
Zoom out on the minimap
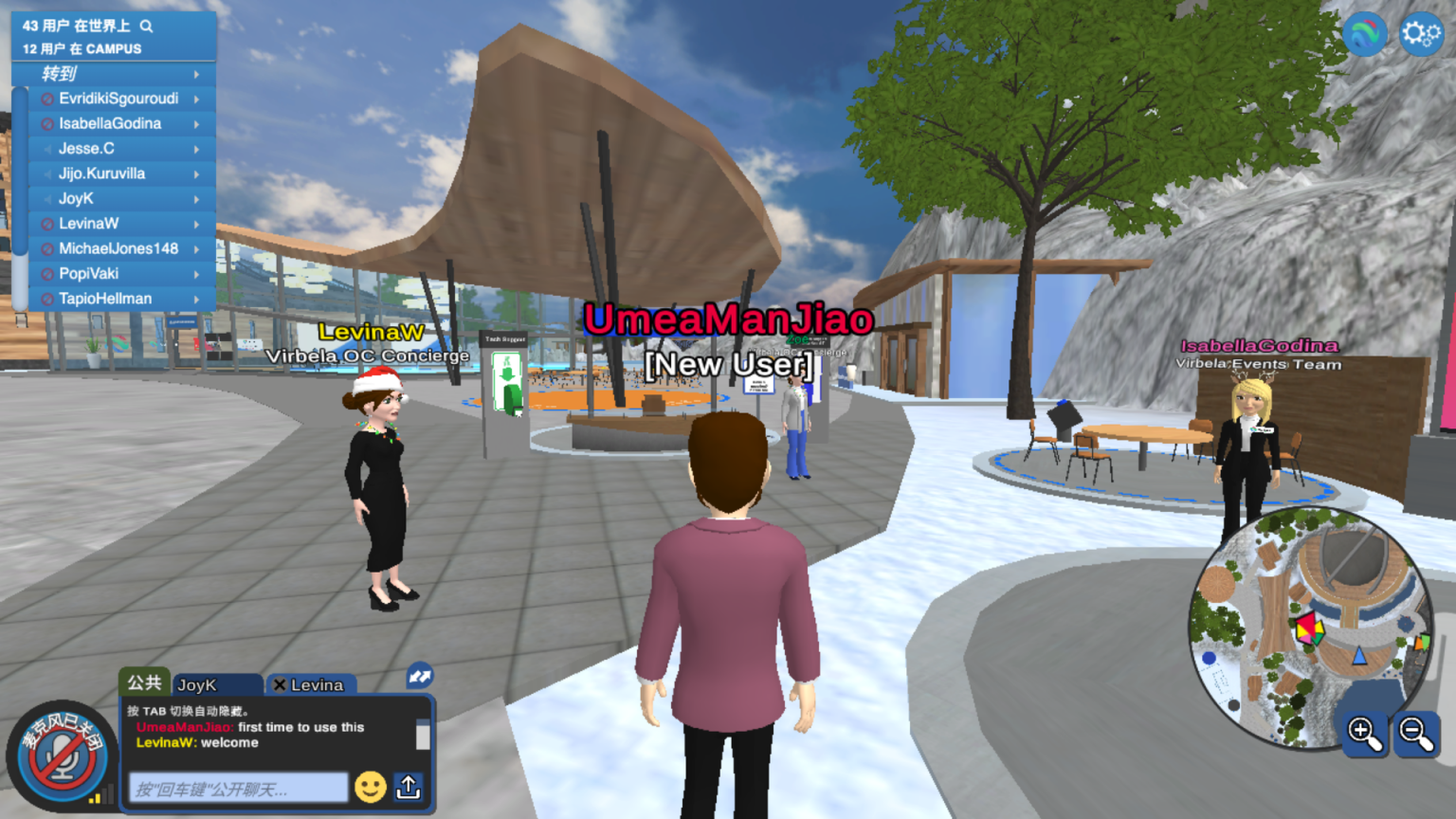(x=1416, y=733)
